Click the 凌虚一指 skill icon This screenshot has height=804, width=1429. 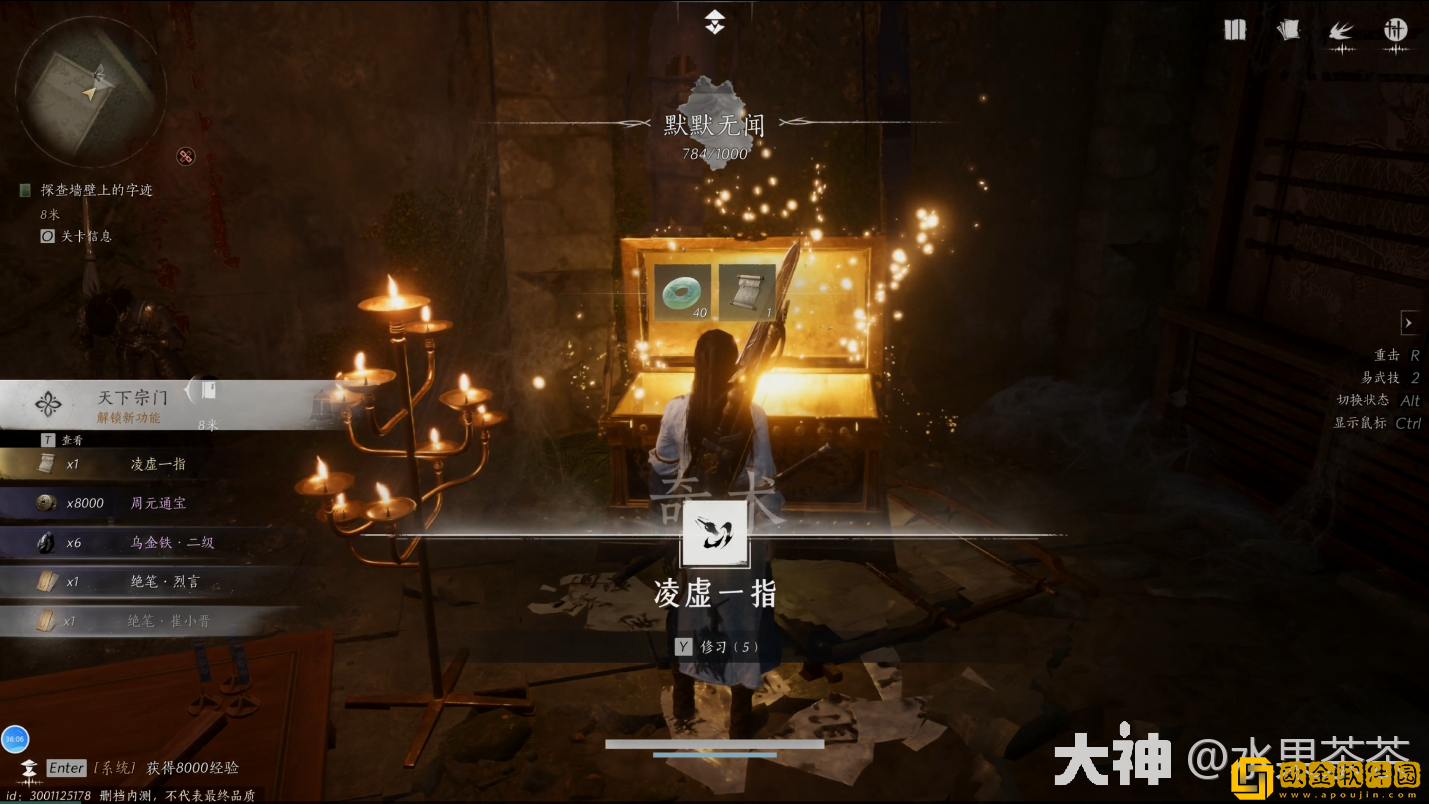714,533
